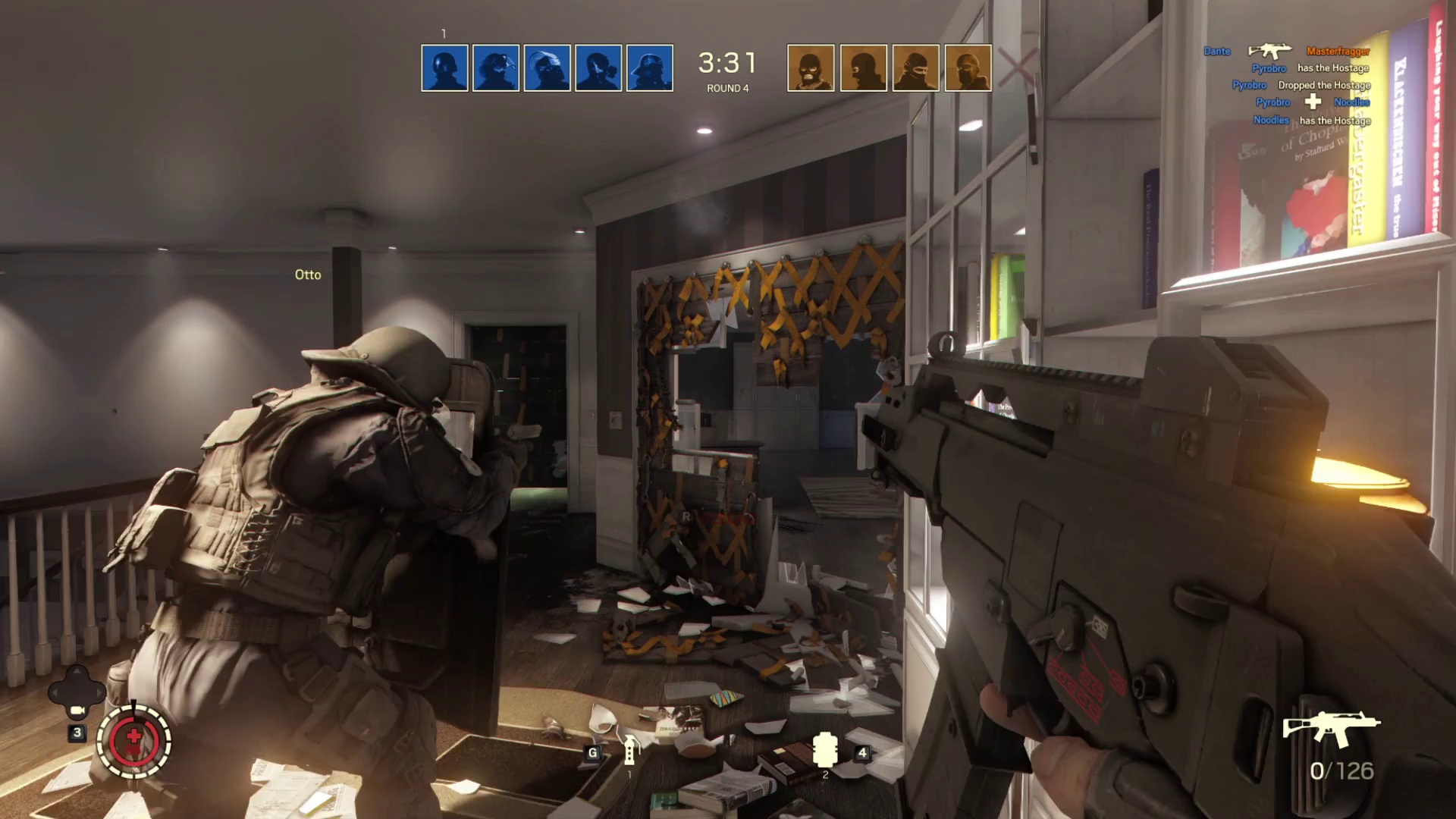Click the round timer showing 3:31
The image size is (1456, 819).
tap(727, 62)
